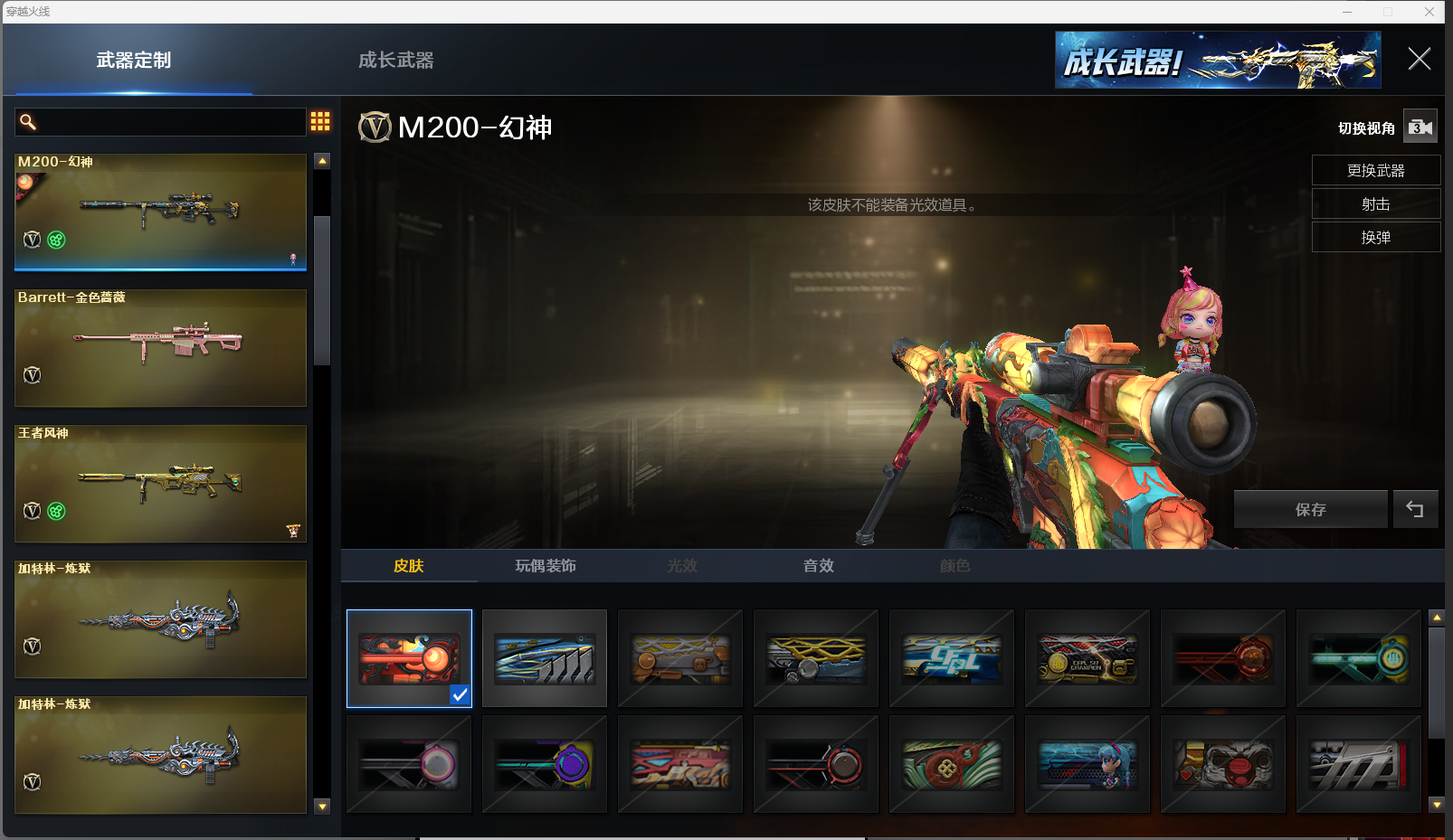Click the 更换武器 button
The width and height of the screenshot is (1453, 840).
1375,171
